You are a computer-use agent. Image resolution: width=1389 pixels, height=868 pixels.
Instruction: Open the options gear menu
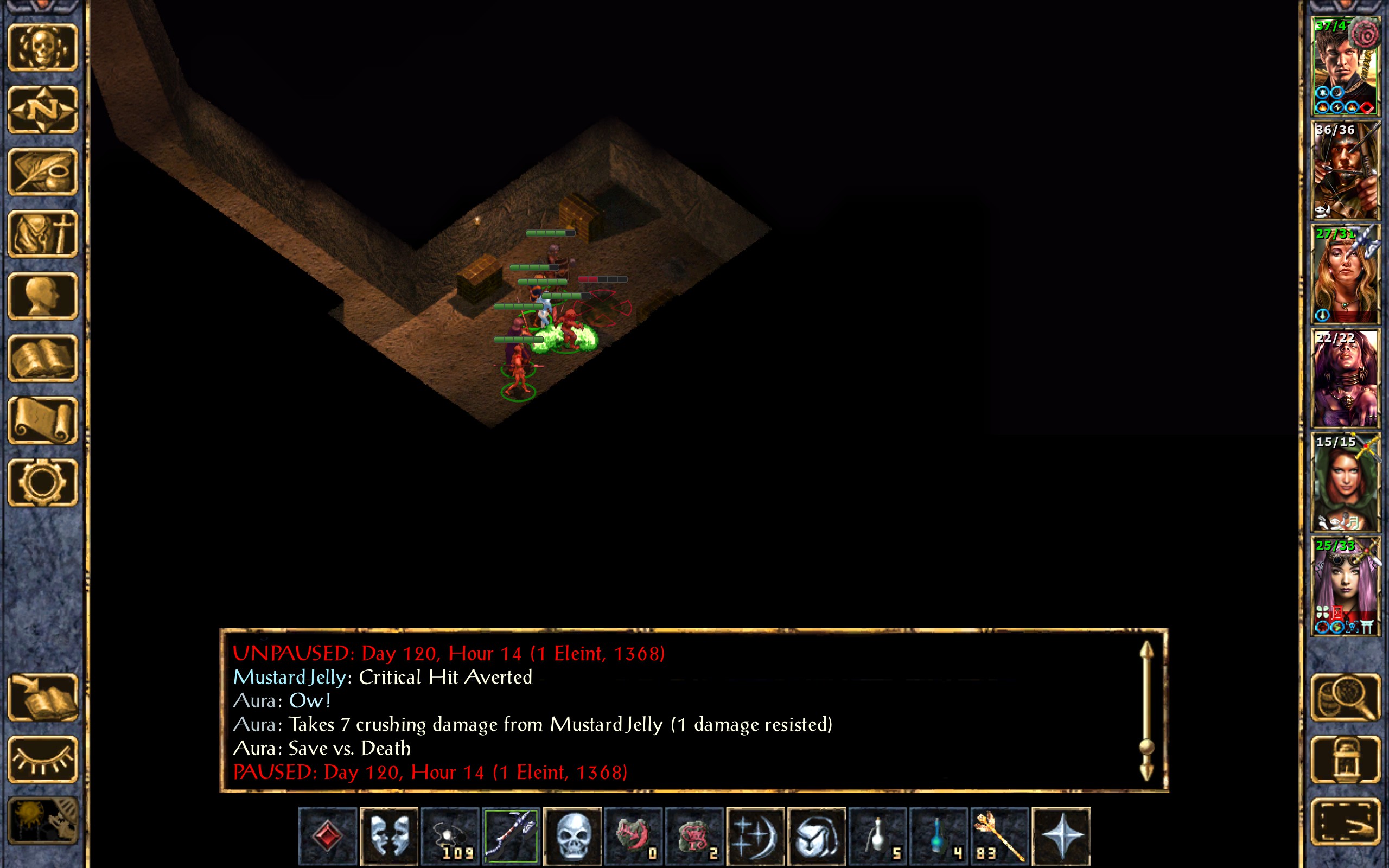pyautogui.click(x=43, y=482)
